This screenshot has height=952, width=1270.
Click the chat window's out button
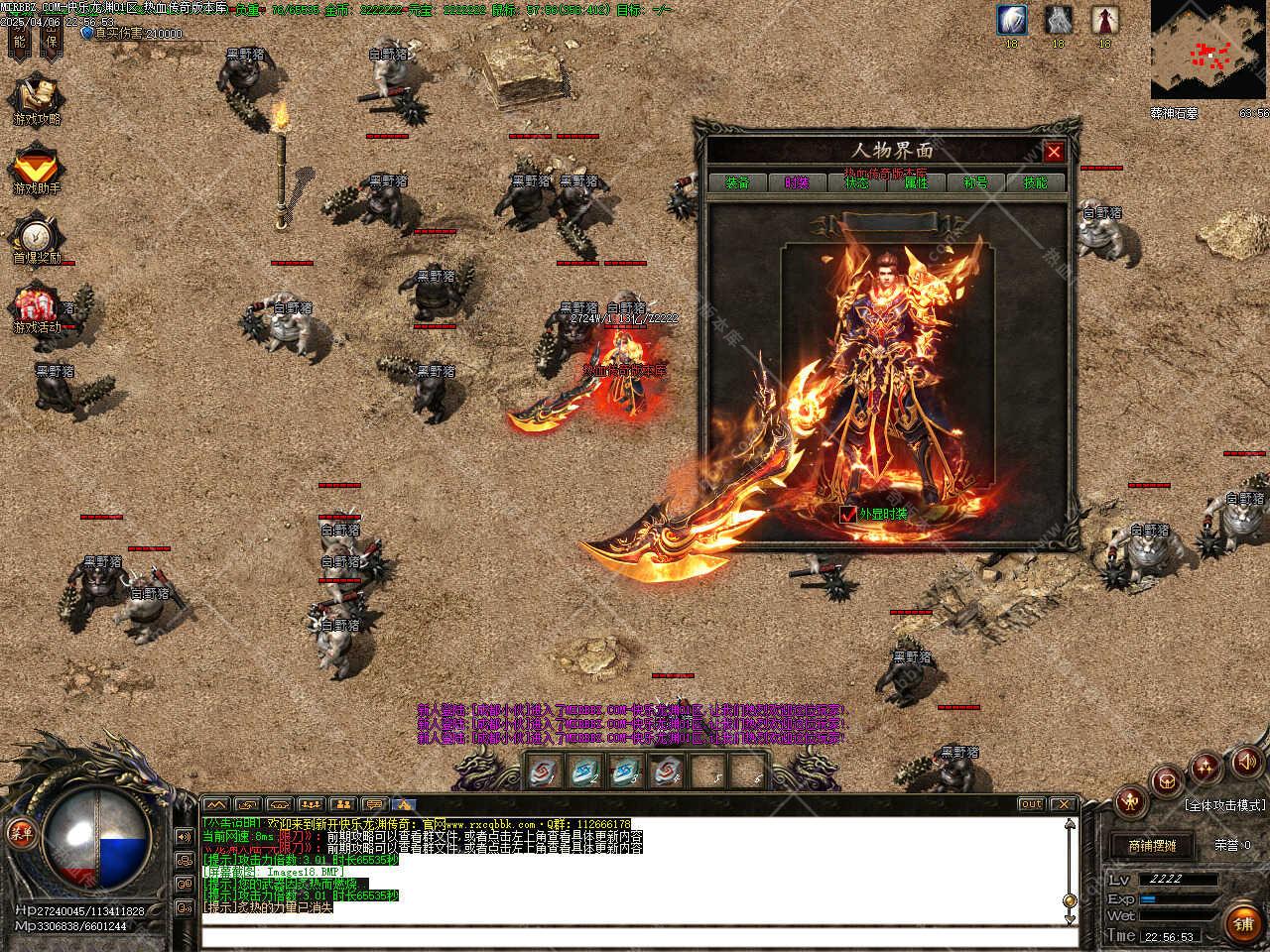1031,804
